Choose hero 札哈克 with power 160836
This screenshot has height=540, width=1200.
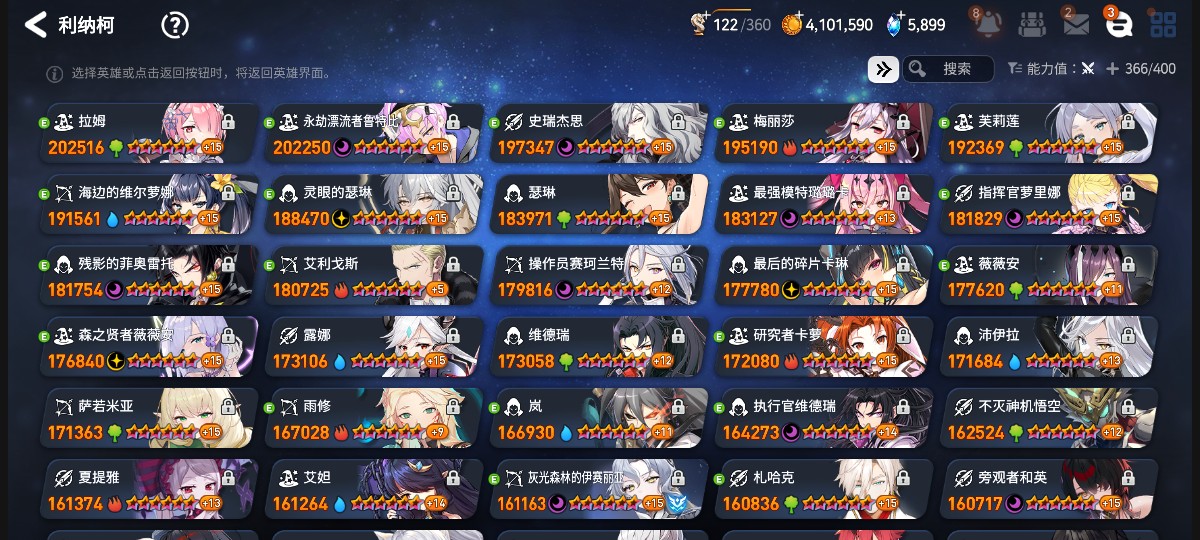click(823, 490)
